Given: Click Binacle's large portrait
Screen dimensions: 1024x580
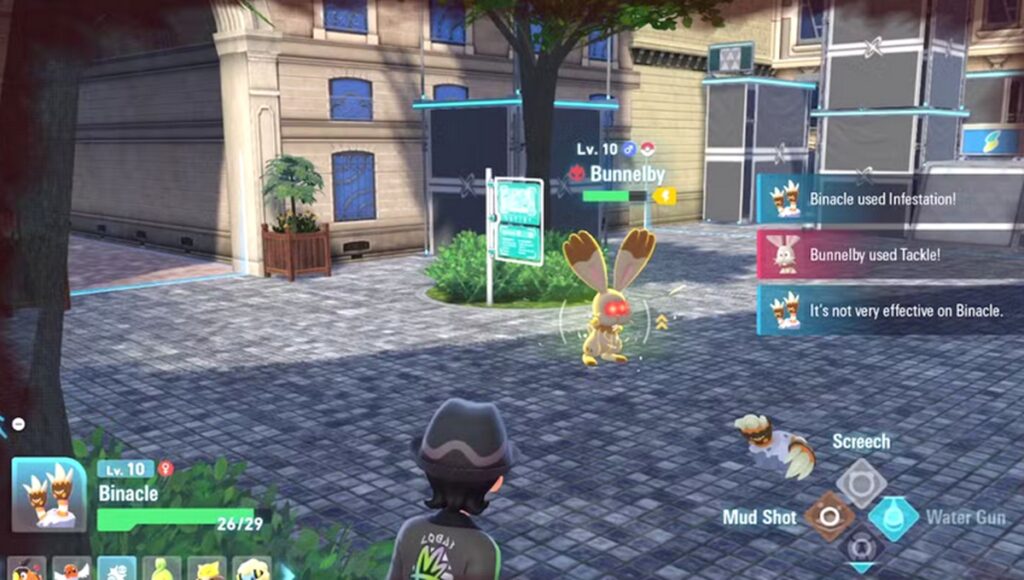Looking at the screenshot, I should click(x=49, y=495).
